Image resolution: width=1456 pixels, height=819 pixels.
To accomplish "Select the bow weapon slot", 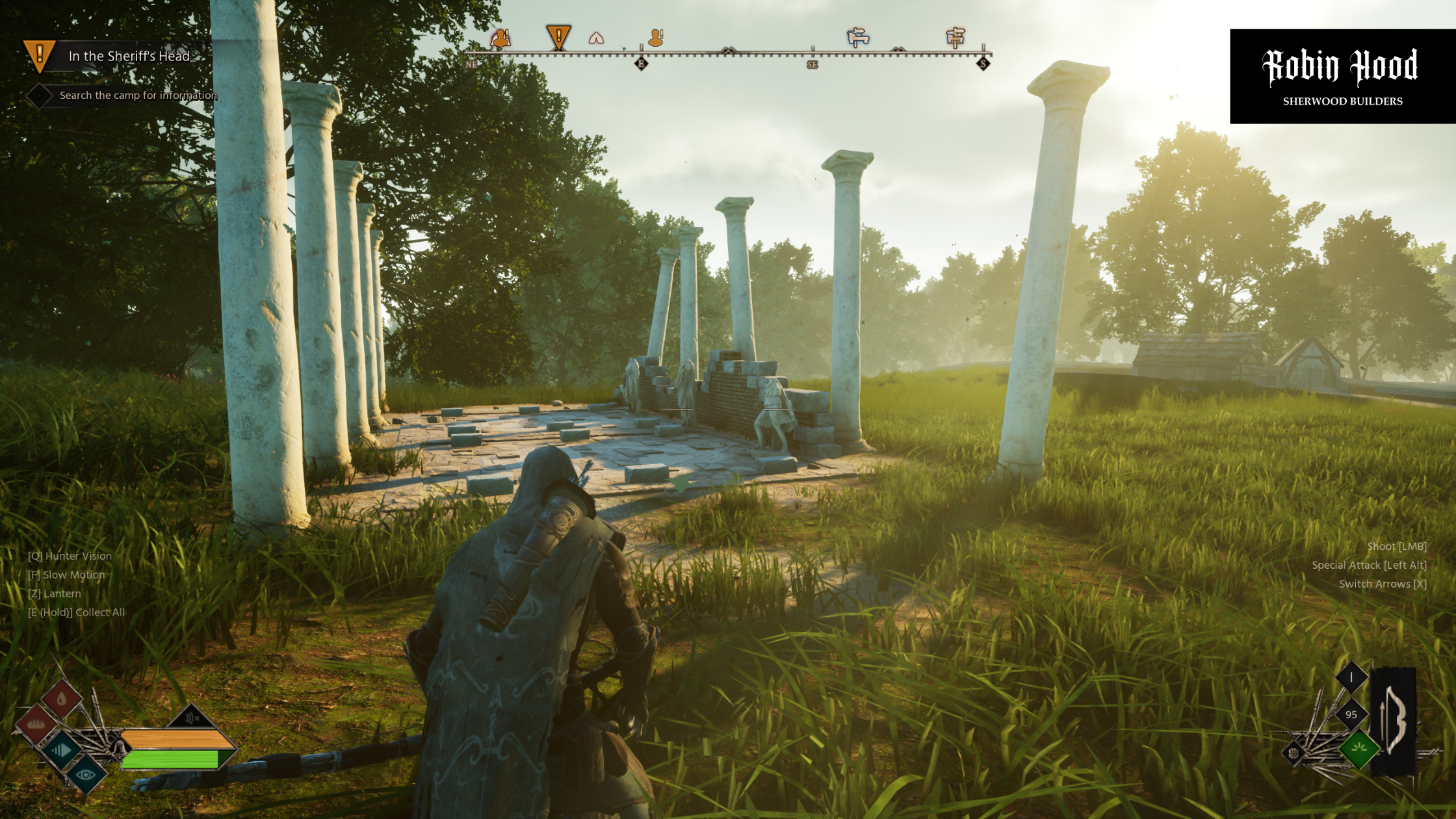I will [x=1393, y=721].
